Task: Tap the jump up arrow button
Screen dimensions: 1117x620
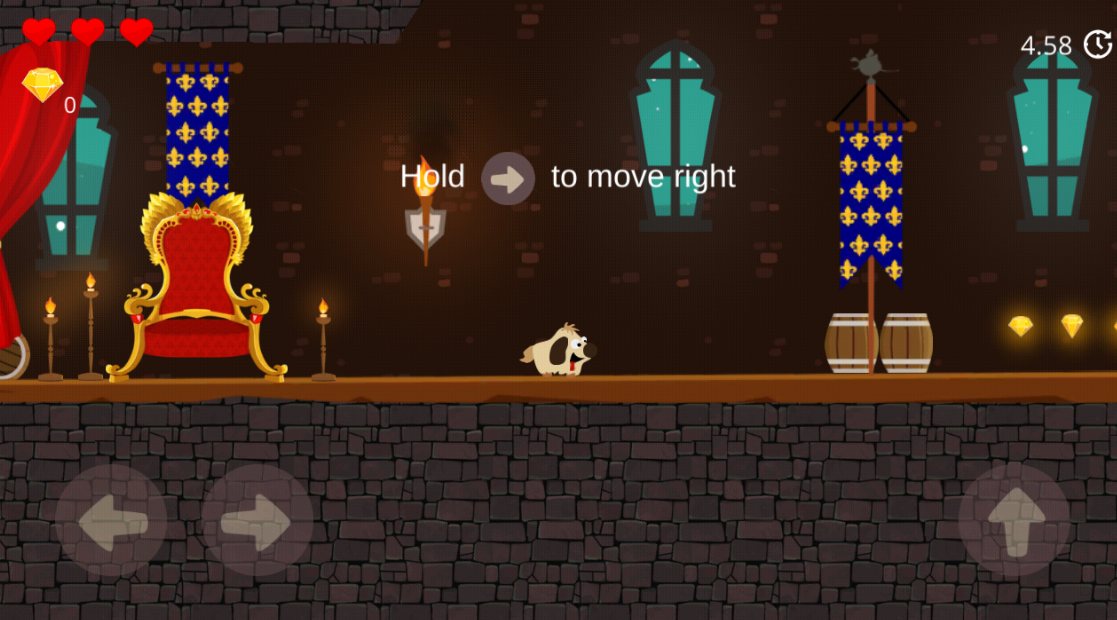Action: 1014,521
